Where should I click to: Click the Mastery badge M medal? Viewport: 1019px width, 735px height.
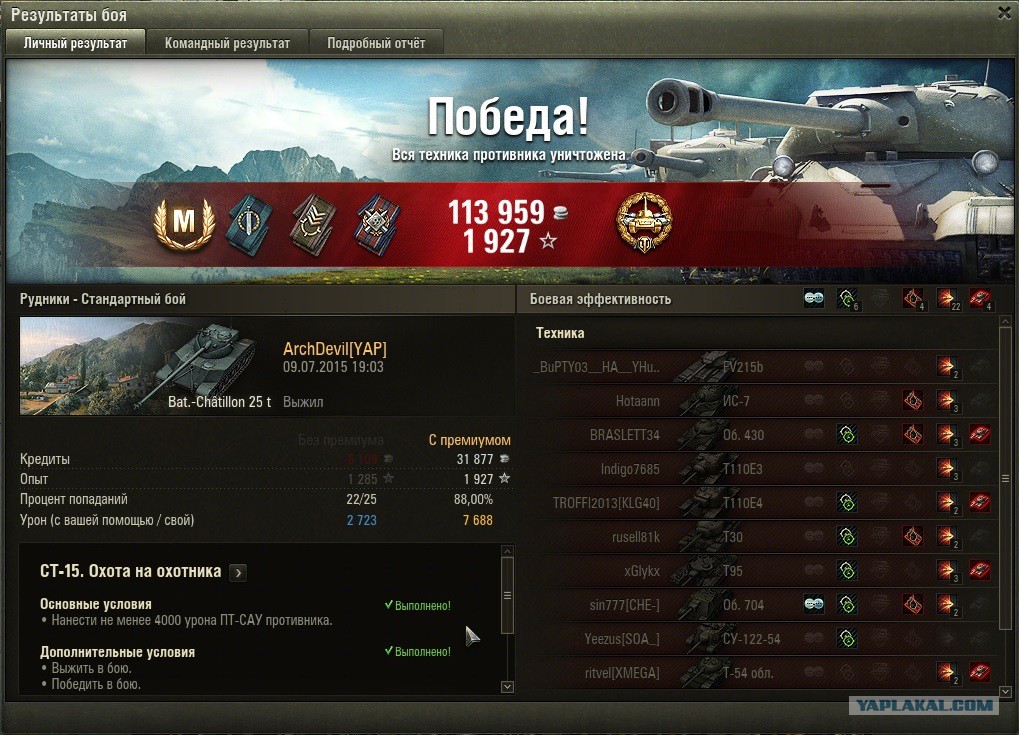184,224
